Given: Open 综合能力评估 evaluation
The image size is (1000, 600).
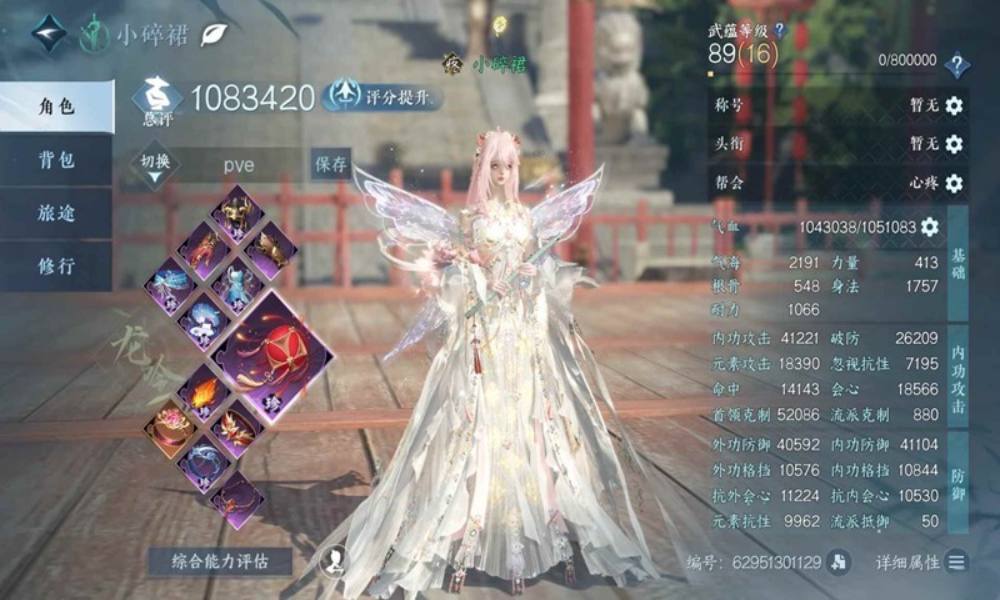Looking at the screenshot, I should tap(220, 561).
